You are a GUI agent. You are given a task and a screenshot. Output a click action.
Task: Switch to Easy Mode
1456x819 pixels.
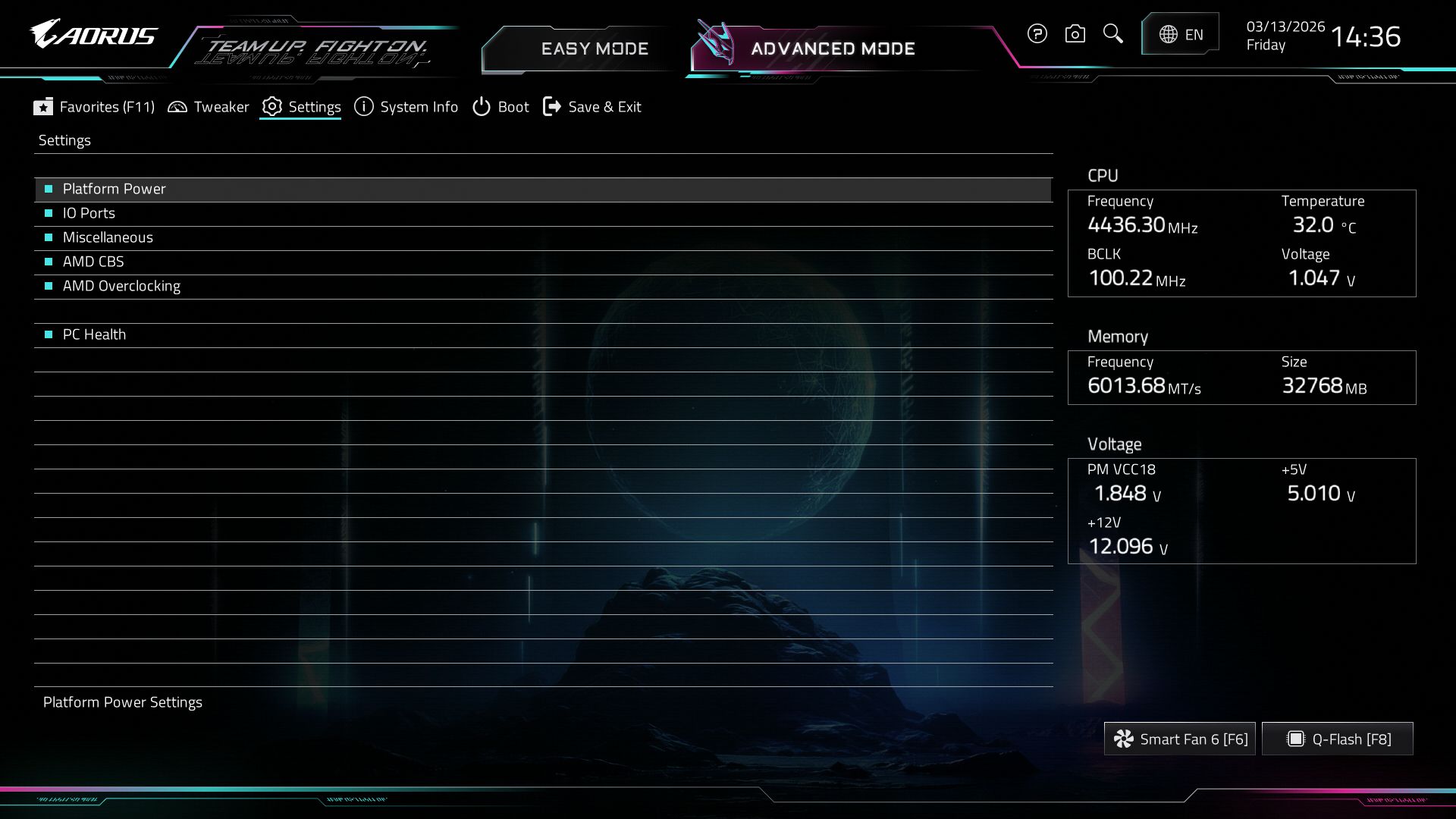pos(595,49)
